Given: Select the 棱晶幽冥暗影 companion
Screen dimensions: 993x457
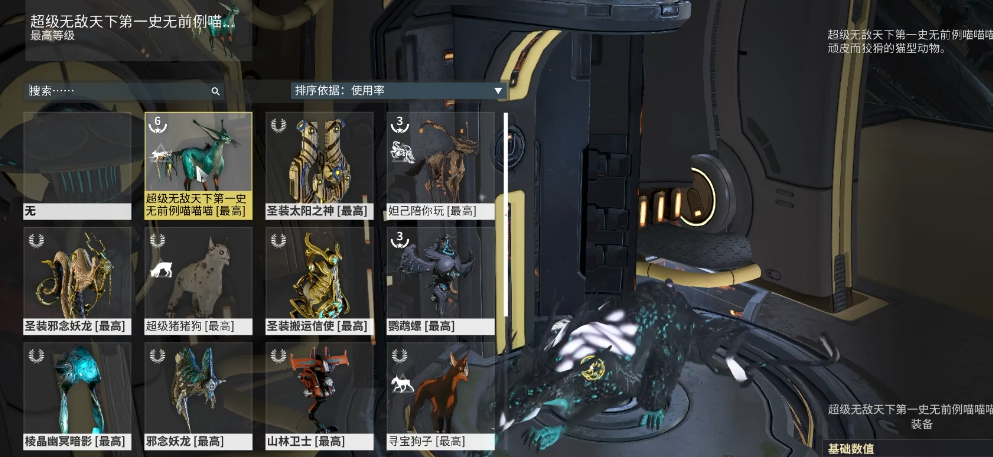Looking at the screenshot, I should (77, 395).
